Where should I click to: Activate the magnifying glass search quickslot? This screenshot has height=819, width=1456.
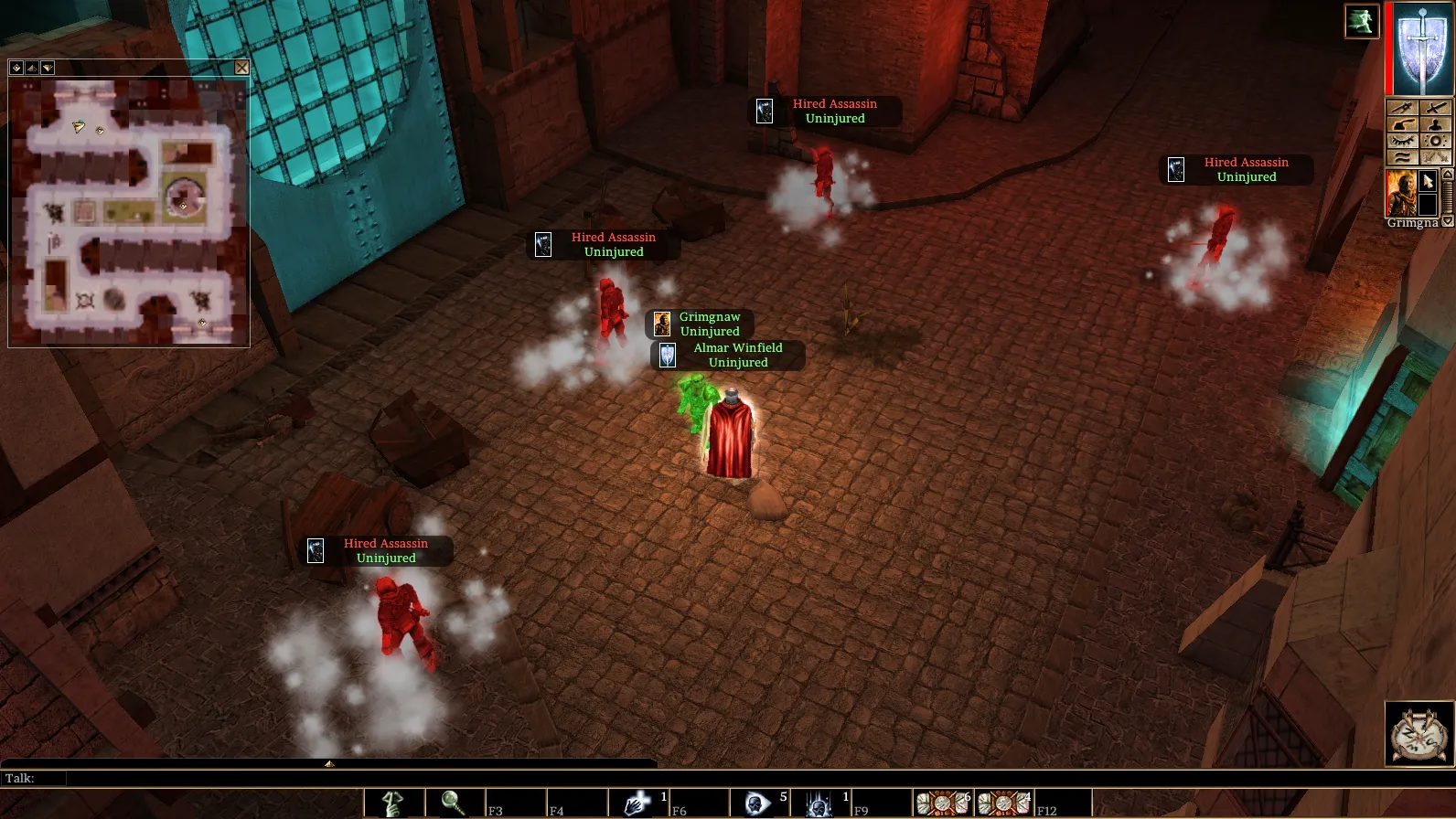(454, 803)
